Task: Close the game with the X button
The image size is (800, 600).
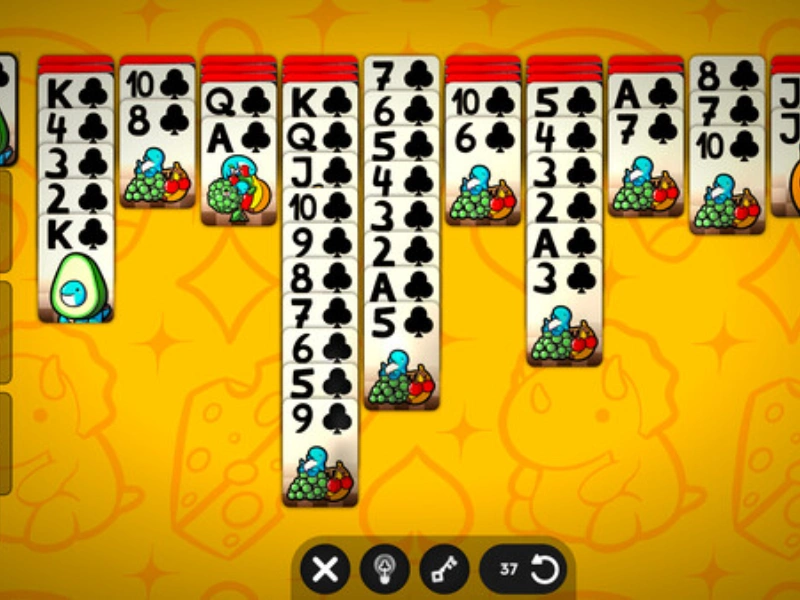Action: 325,570
